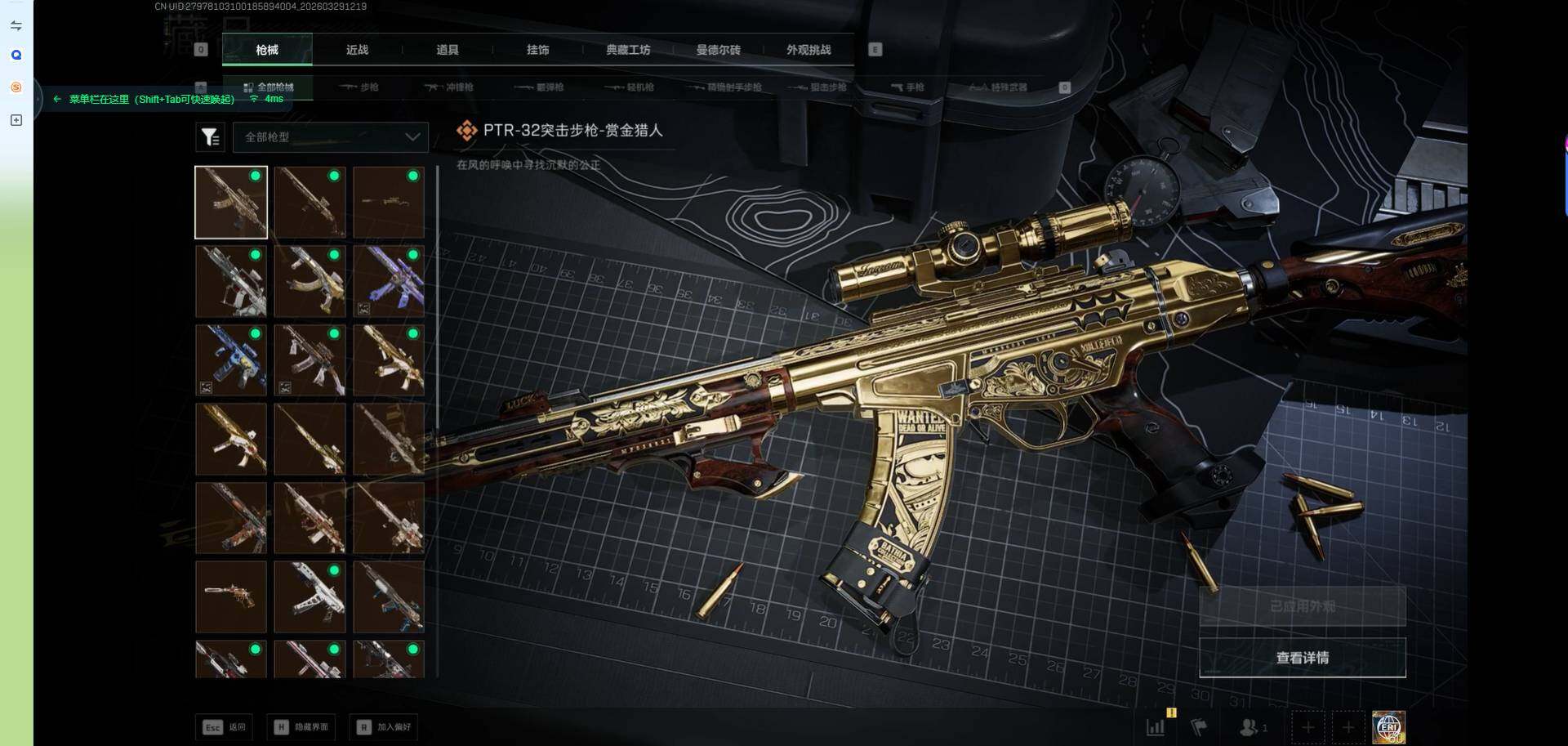1568x746 pixels.
Task: Click 查看详情 to view details
Action: pyautogui.click(x=1302, y=658)
